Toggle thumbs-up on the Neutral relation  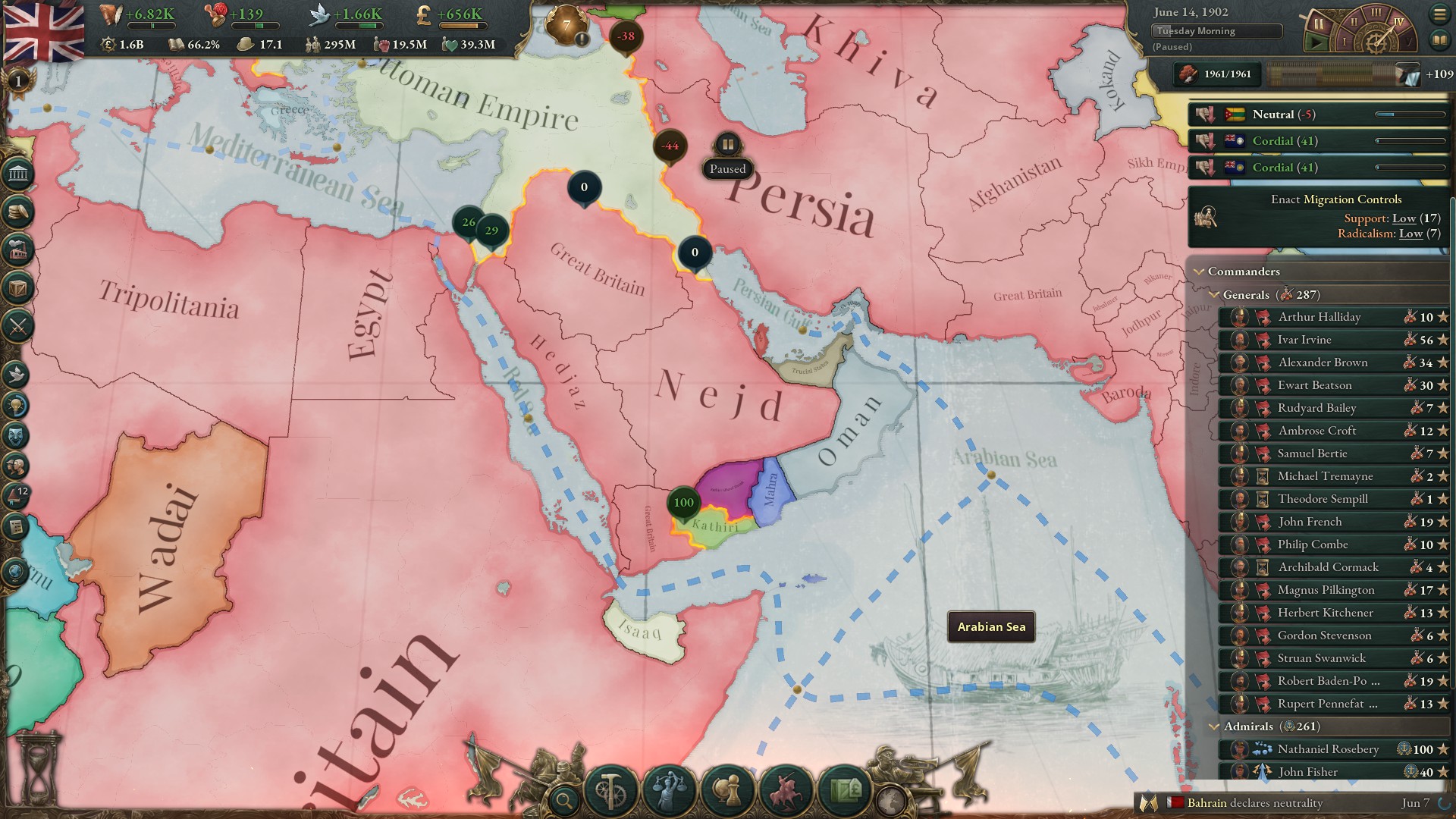[x=1204, y=114]
